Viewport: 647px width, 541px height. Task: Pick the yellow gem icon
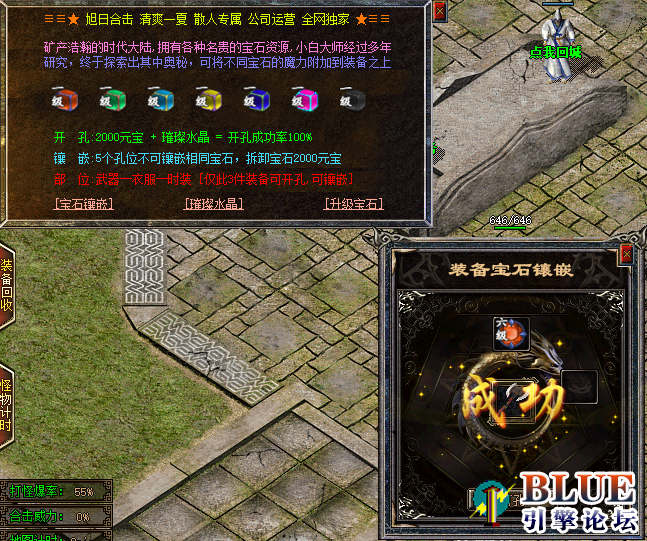tap(207, 99)
